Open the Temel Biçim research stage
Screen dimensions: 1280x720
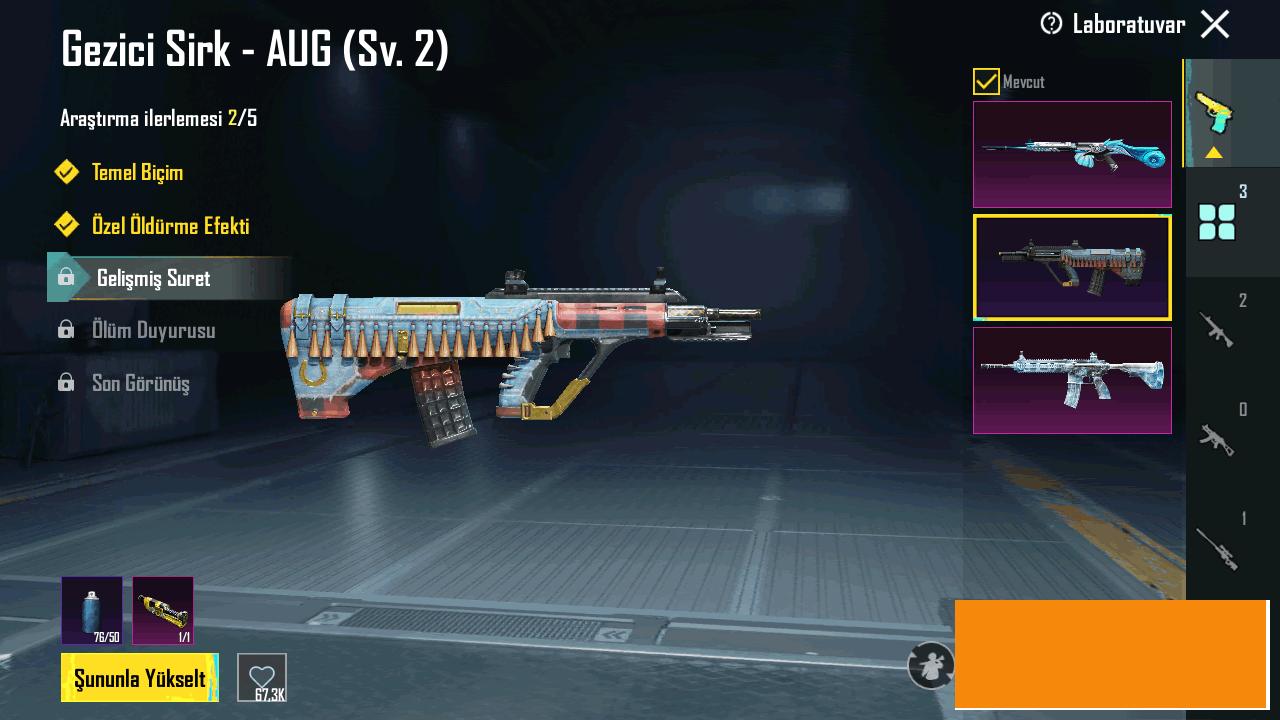137,172
